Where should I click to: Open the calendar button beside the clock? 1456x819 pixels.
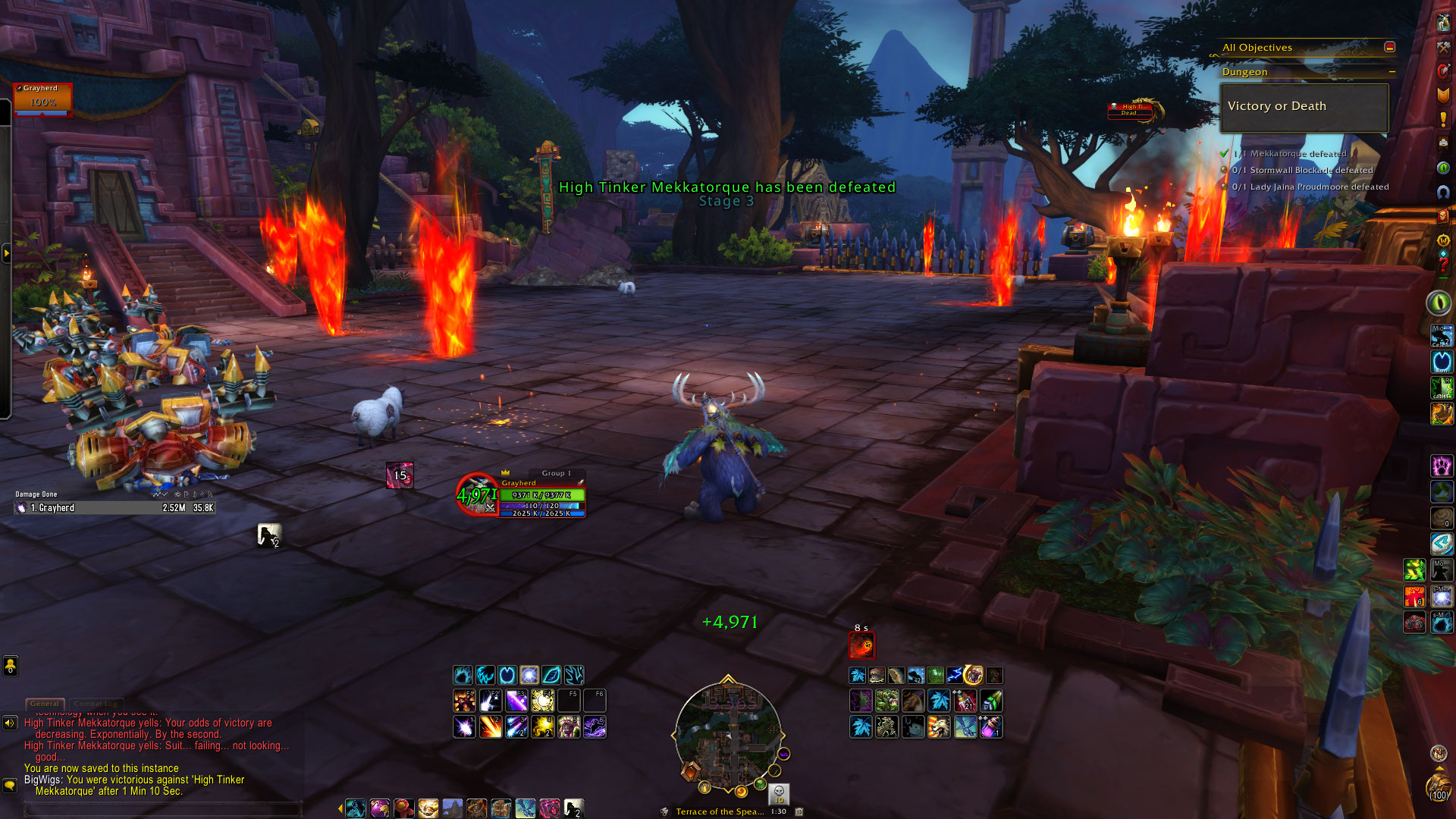(799, 811)
